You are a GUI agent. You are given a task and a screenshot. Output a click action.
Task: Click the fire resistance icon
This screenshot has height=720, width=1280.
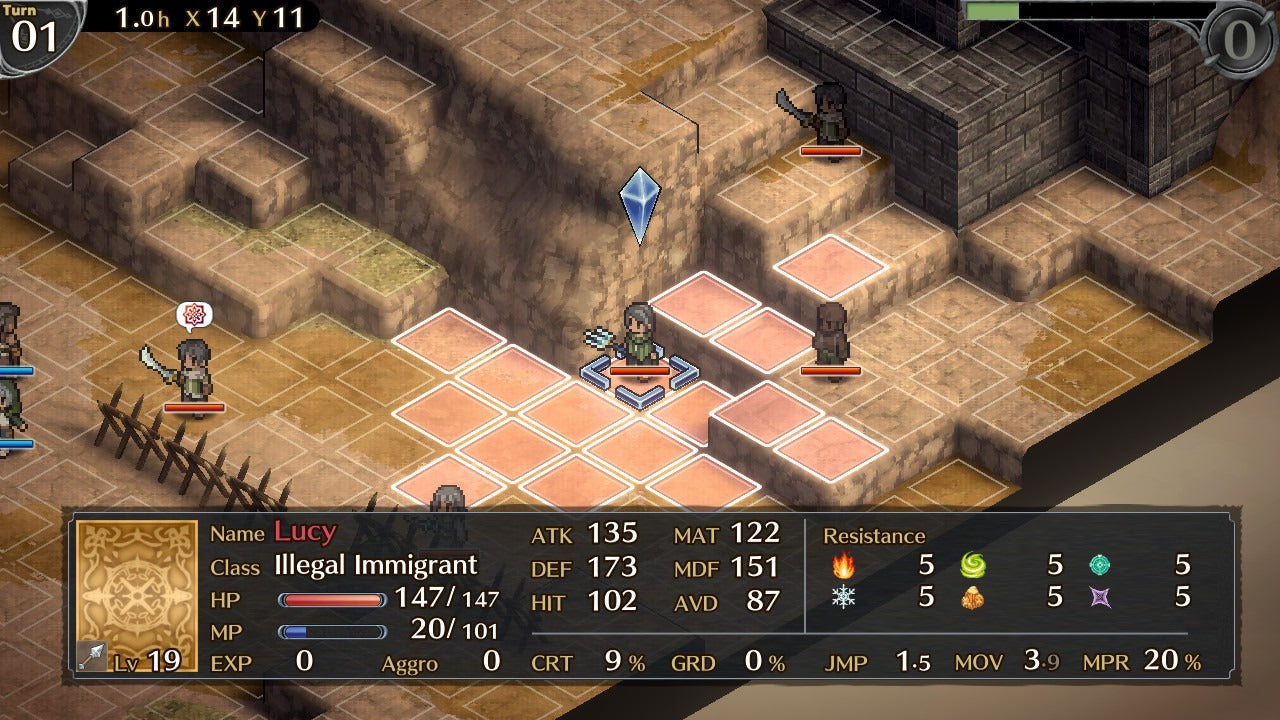pyautogui.click(x=845, y=567)
